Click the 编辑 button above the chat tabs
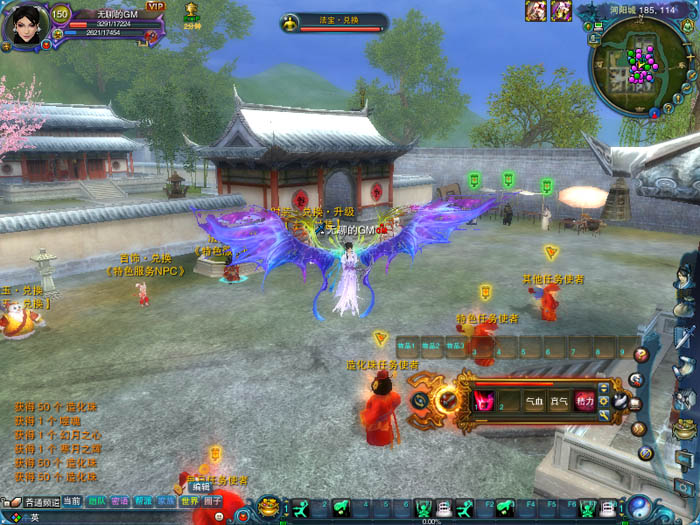This screenshot has height=525, width=700. click(x=201, y=487)
